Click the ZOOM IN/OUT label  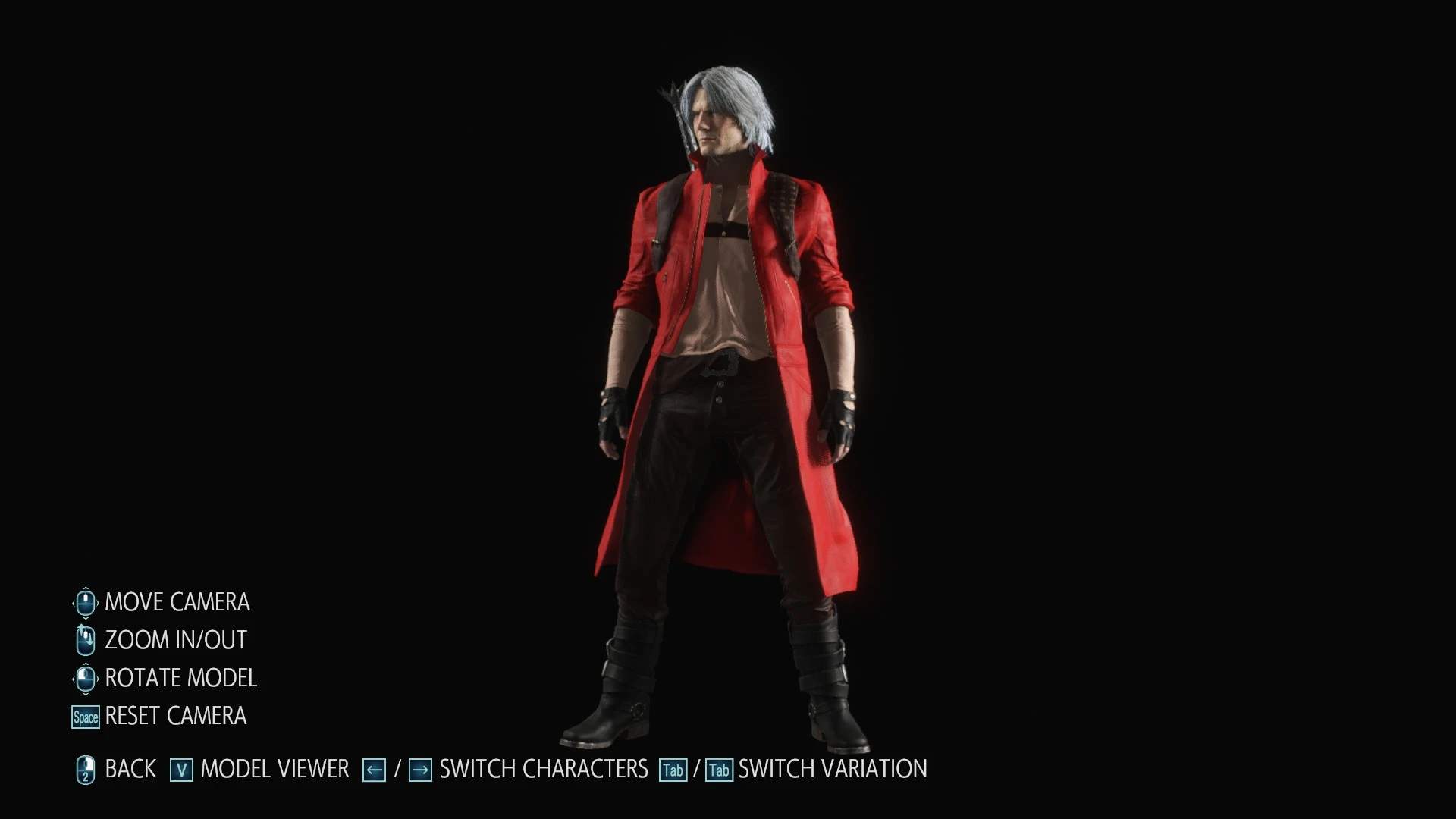[x=175, y=639]
